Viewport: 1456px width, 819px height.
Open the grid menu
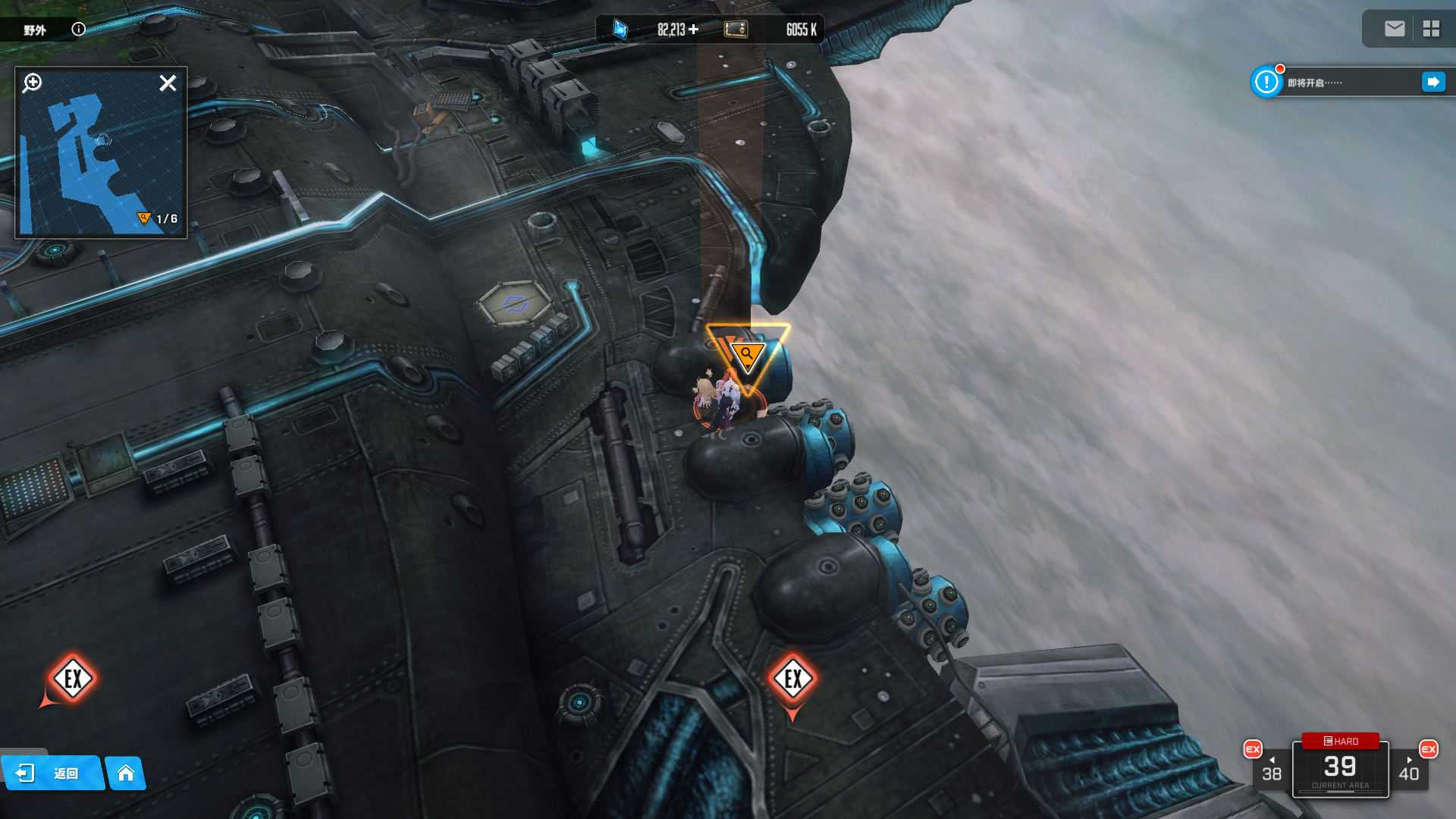pos(1431,29)
